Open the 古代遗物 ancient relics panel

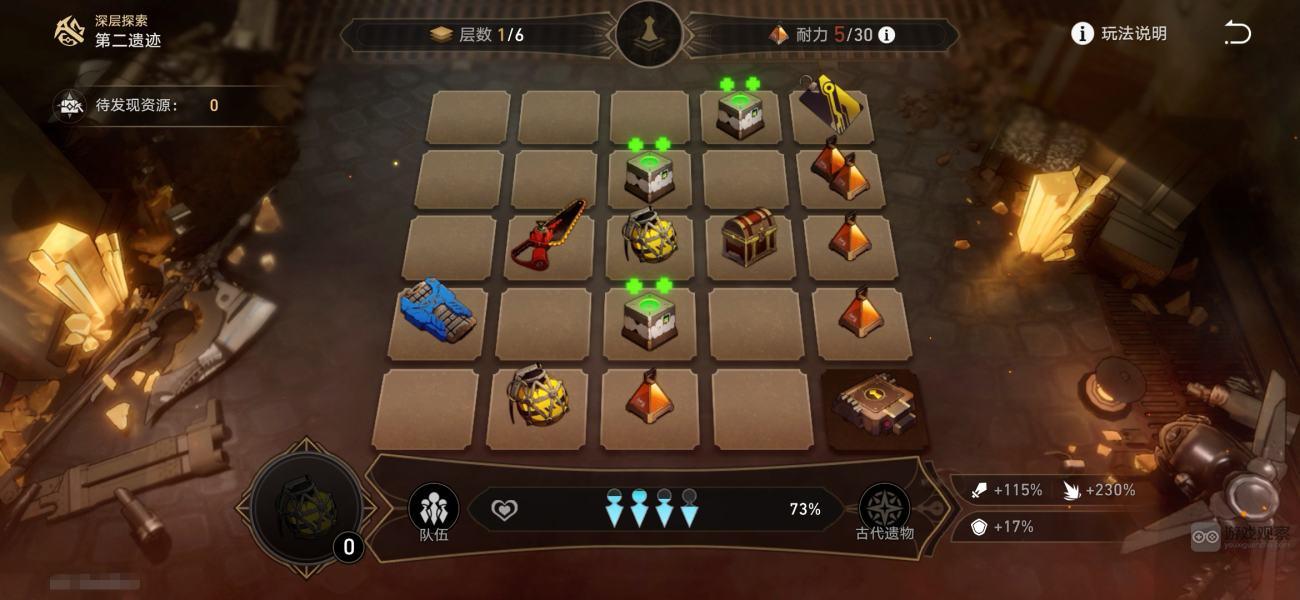(x=885, y=510)
